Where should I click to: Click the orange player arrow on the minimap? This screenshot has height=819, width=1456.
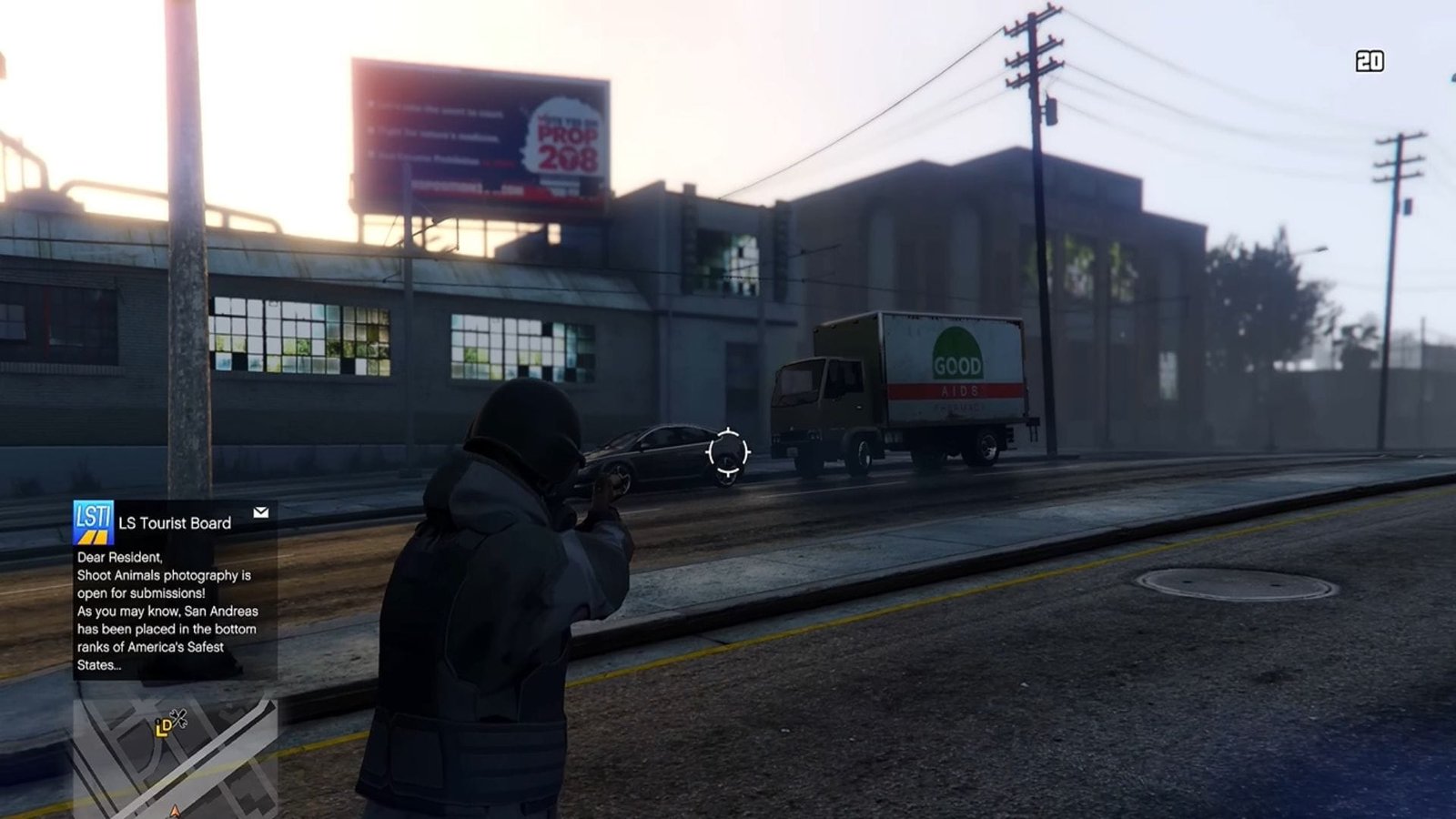tap(175, 810)
